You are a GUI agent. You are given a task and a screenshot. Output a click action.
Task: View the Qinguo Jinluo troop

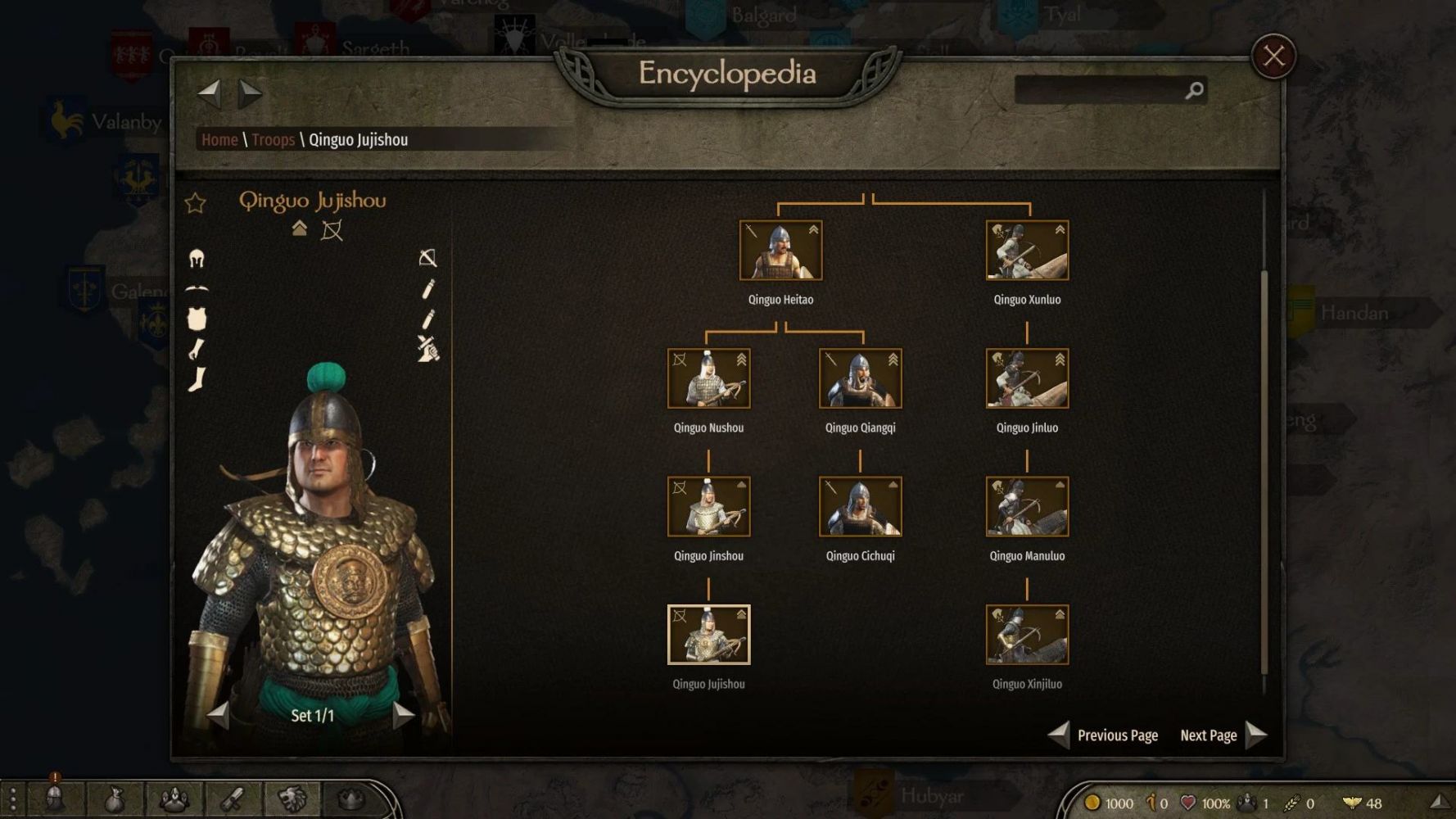[x=1027, y=378]
